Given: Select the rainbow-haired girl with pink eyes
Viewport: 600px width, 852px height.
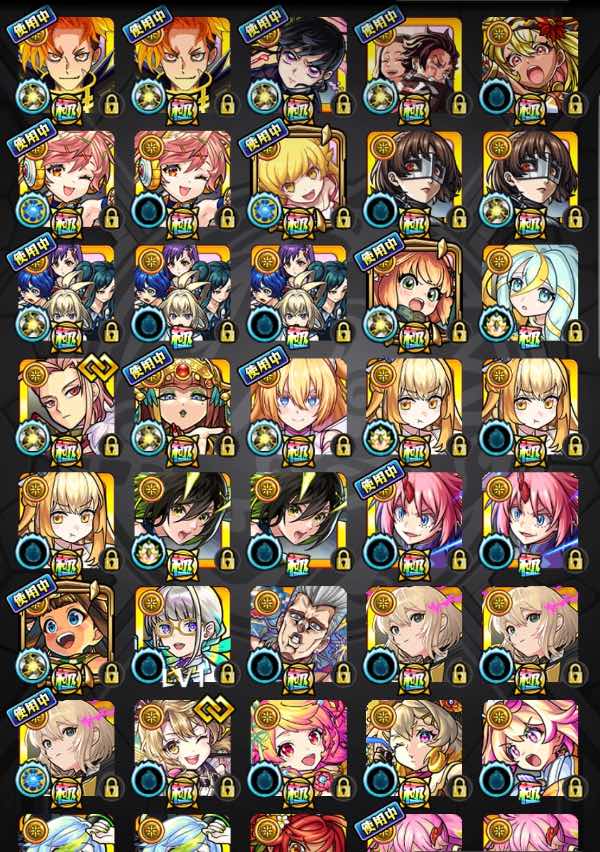Looking at the screenshot, I should point(298,748).
